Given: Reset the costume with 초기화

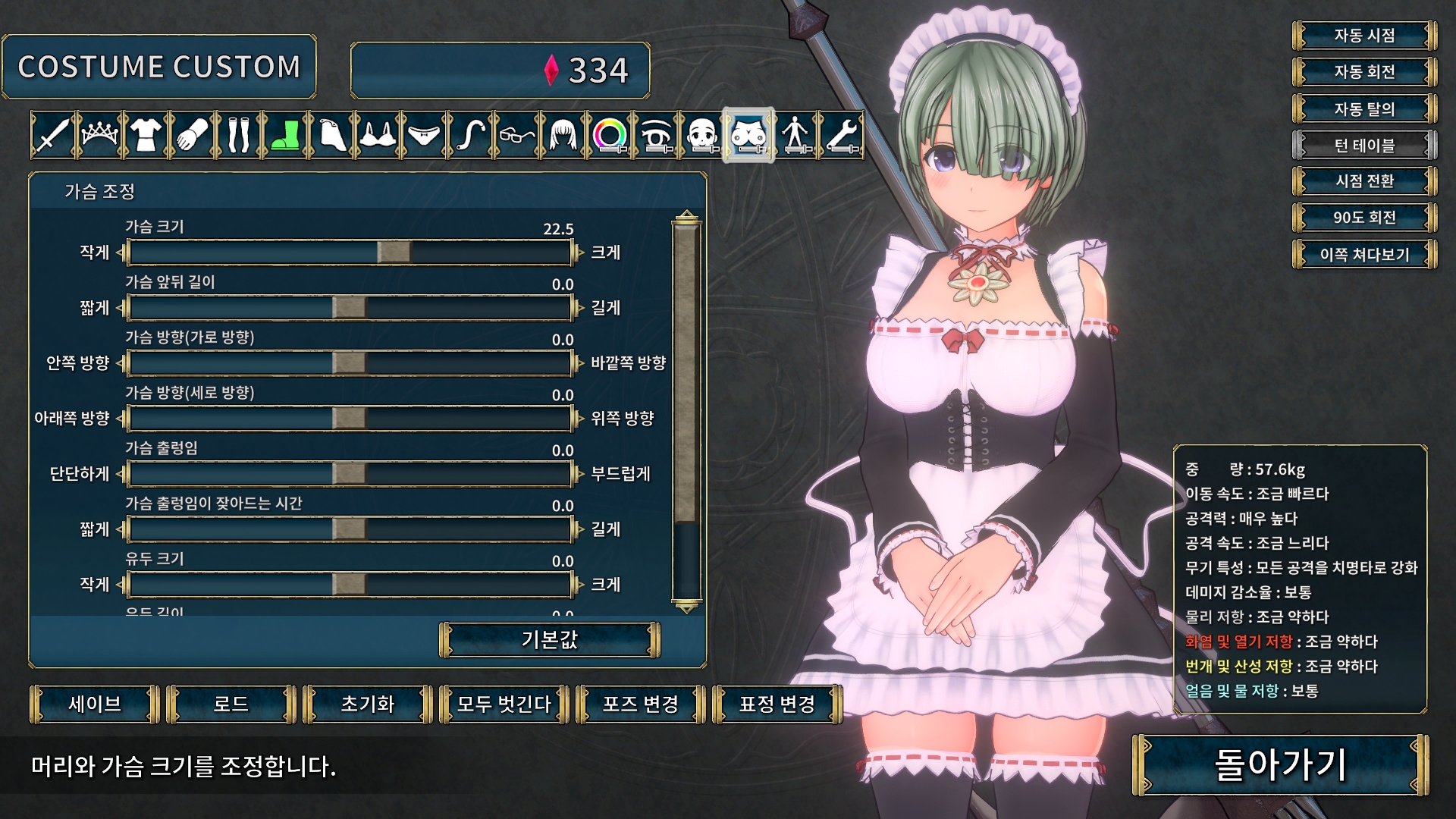Looking at the screenshot, I should tap(368, 704).
